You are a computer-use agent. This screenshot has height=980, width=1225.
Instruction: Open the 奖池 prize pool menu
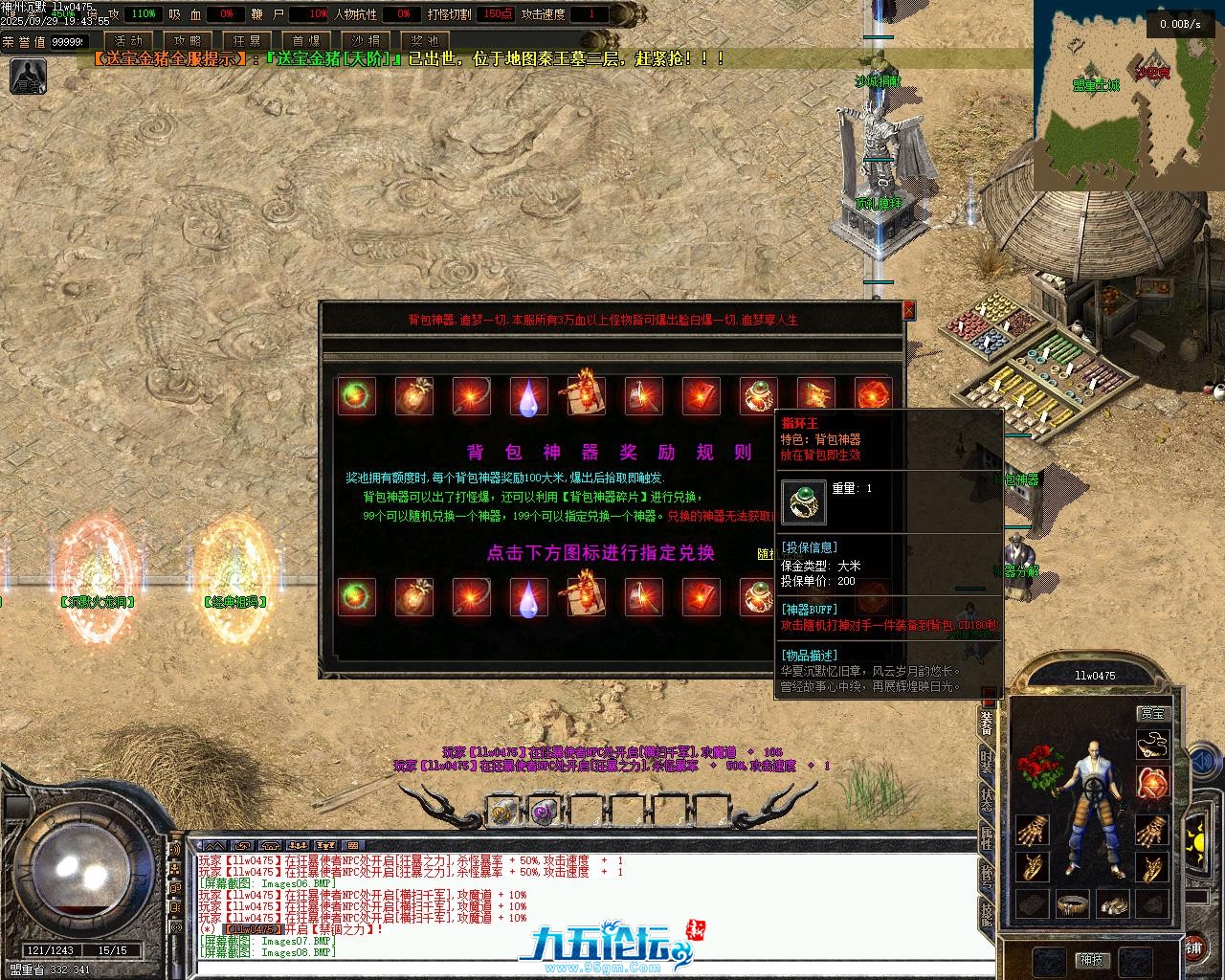coord(424,41)
